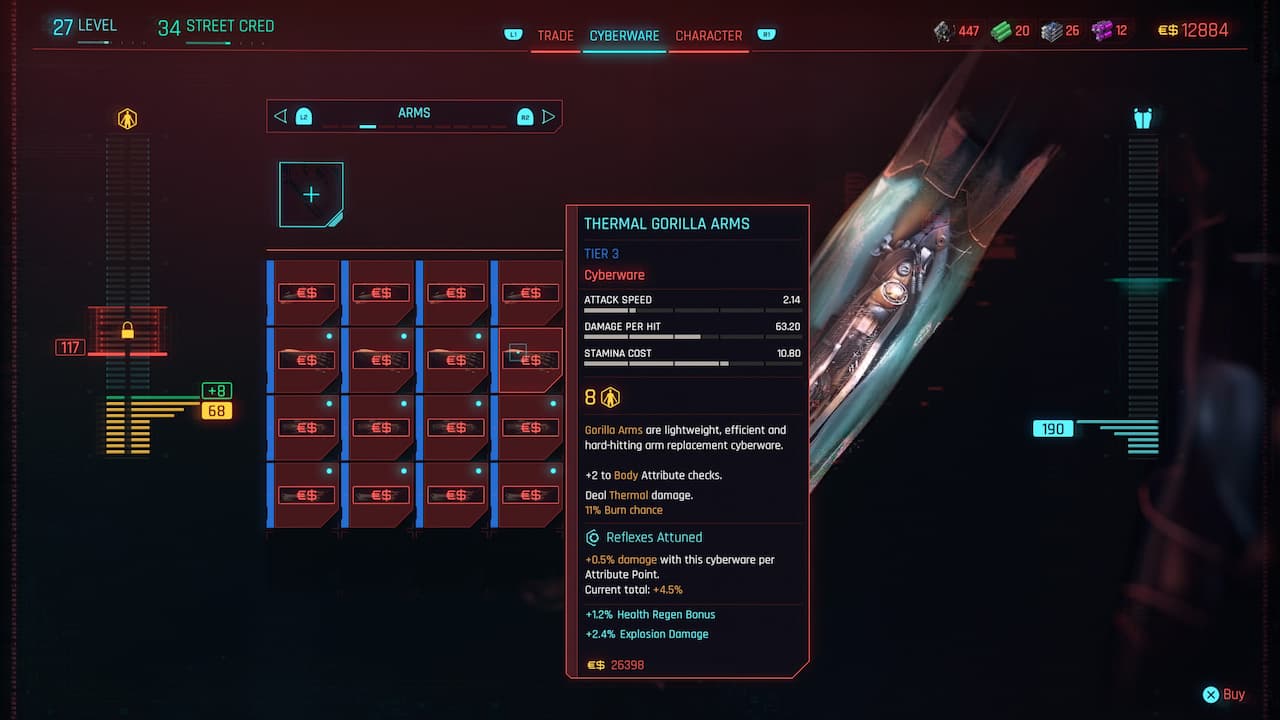Click the body silhouette icon above armor gauge
Viewport: 1280px width, 720px height.
(1141, 117)
